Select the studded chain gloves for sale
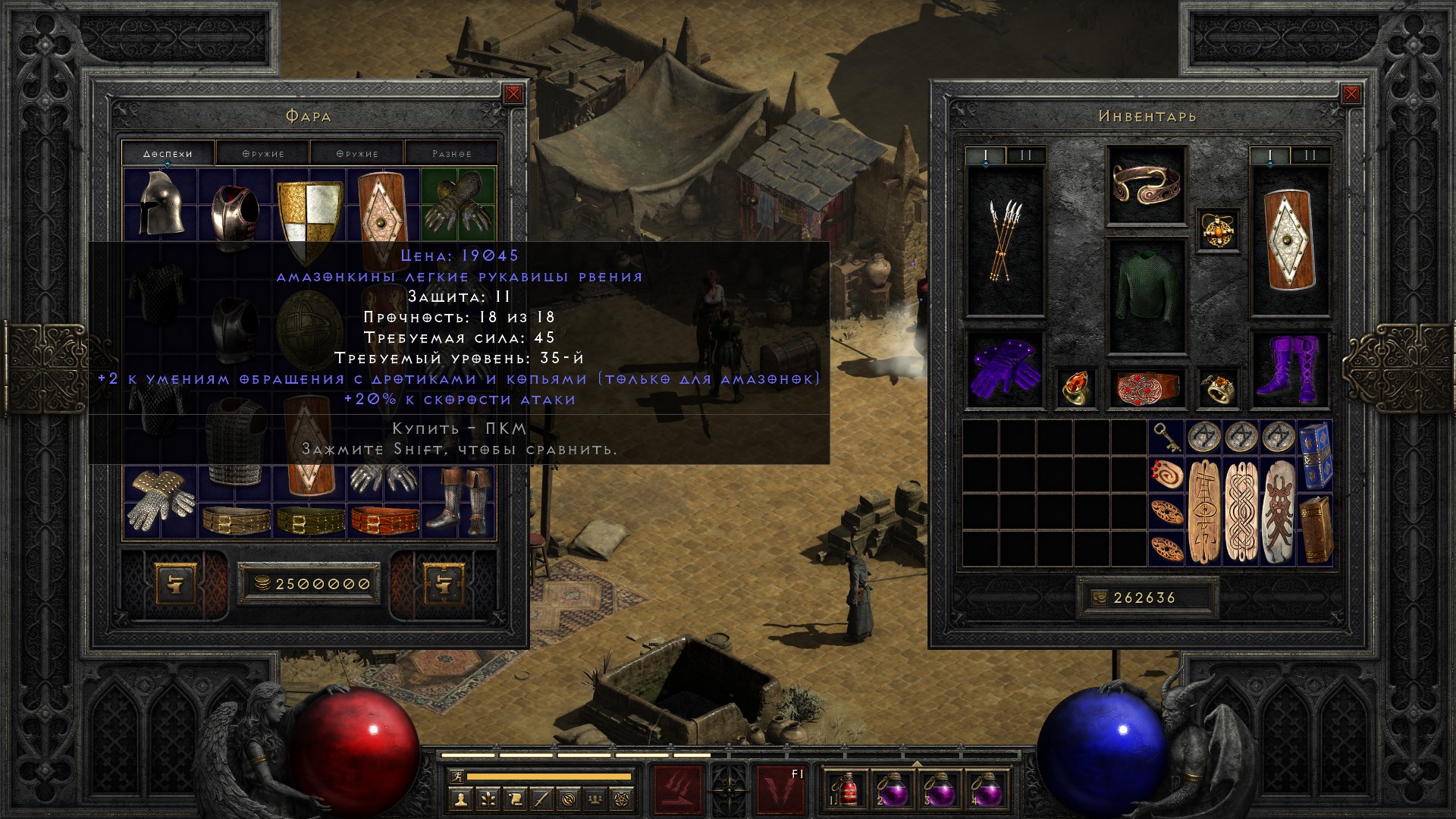This screenshot has width=1456, height=819. tap(160, 500)
